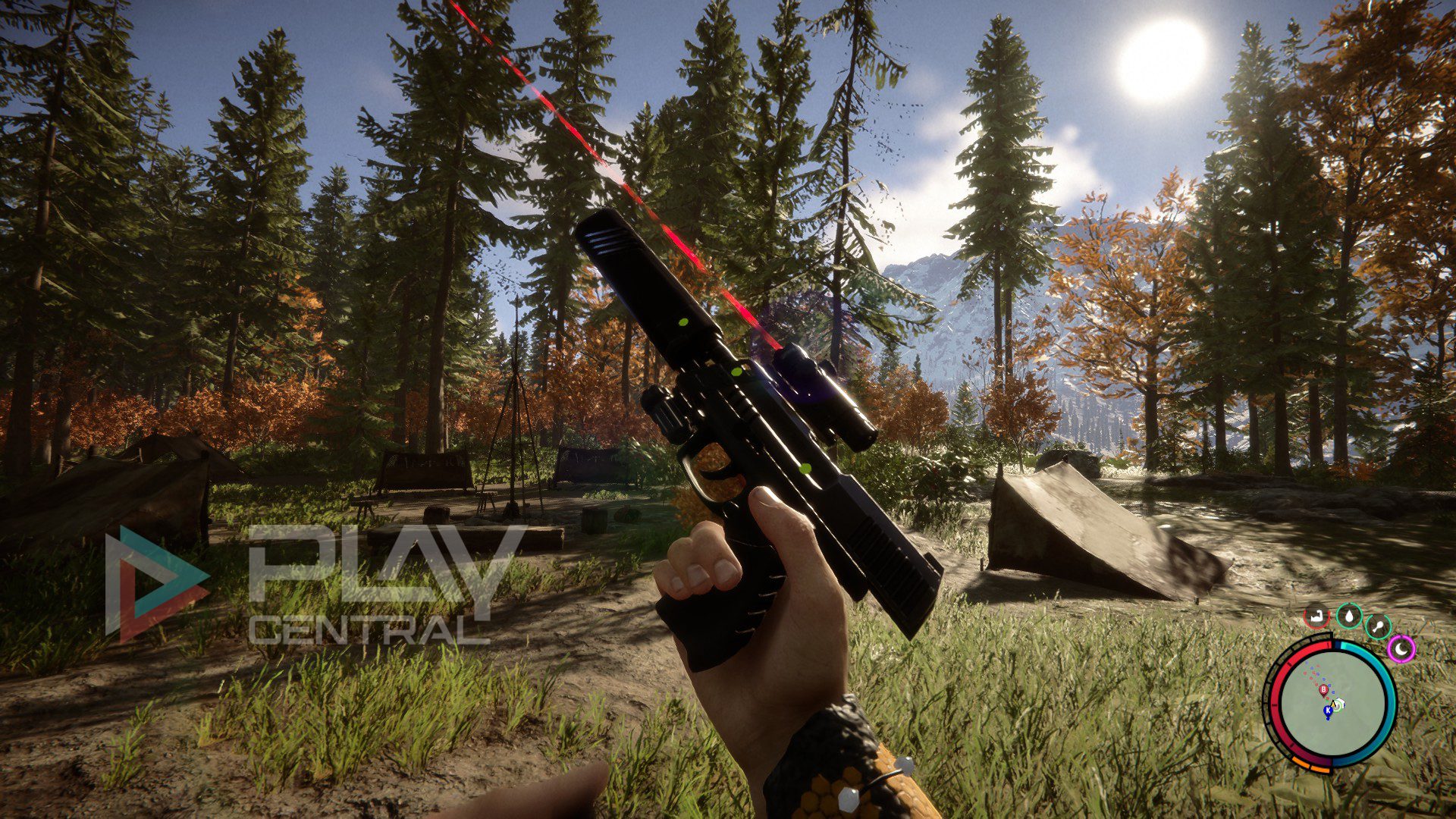The height and width of the screenshot is (819, 1456).
Task: Select the blue K marker on minimap
Action: point(1328,711)
